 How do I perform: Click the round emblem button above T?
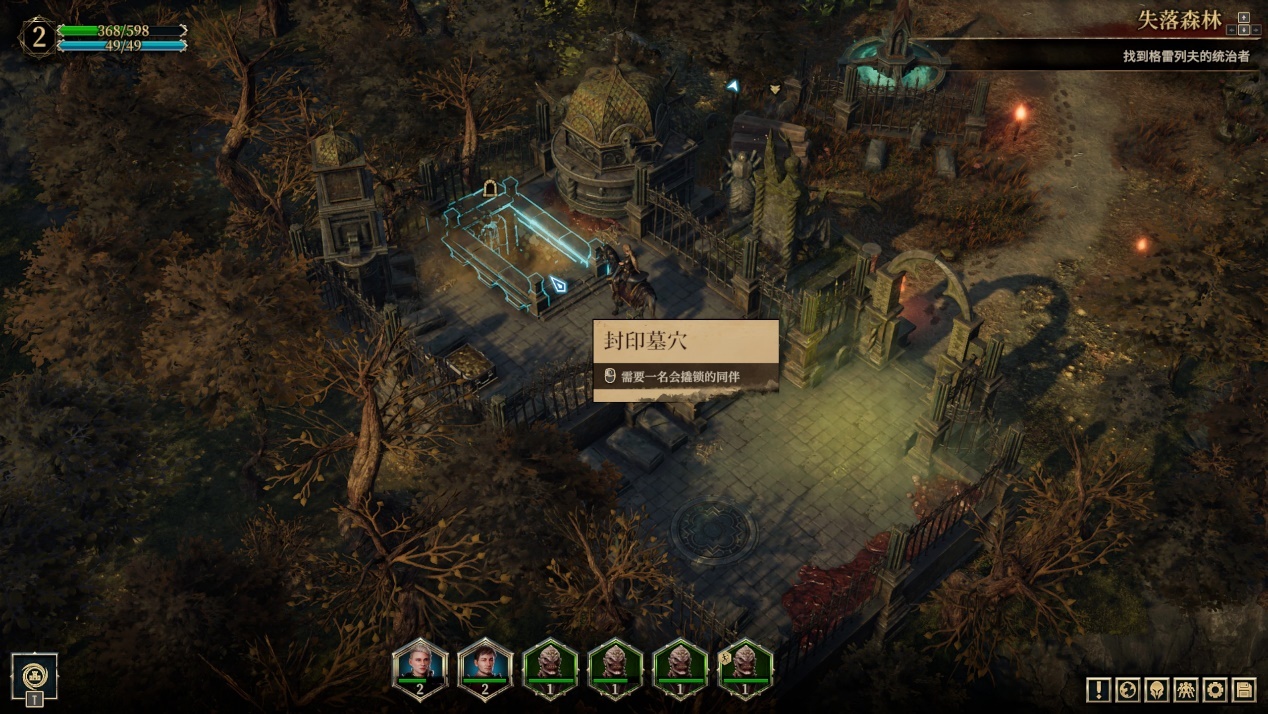(x=34, y=674)
